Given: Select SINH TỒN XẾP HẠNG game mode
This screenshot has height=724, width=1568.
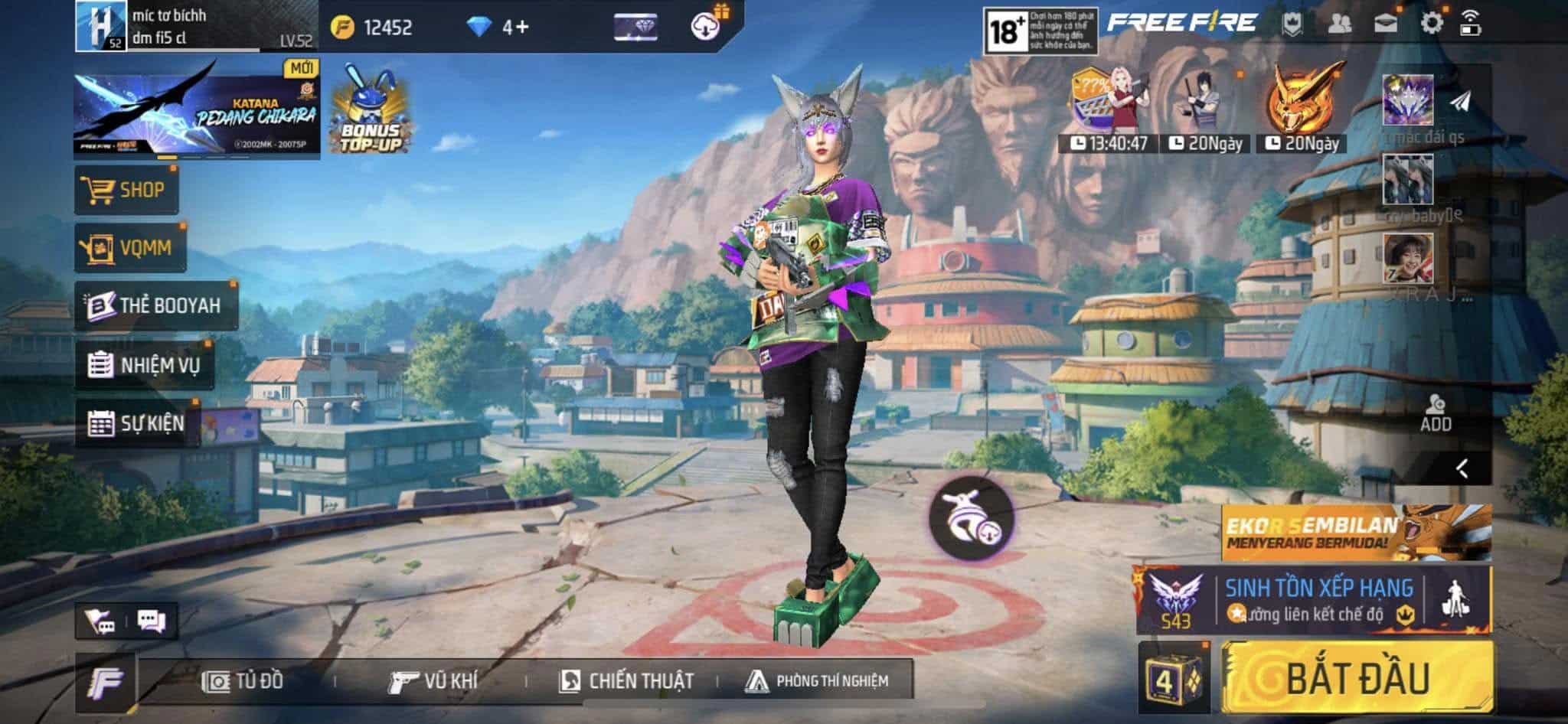Looking at the screenshot, I should tap(1317, 600).
